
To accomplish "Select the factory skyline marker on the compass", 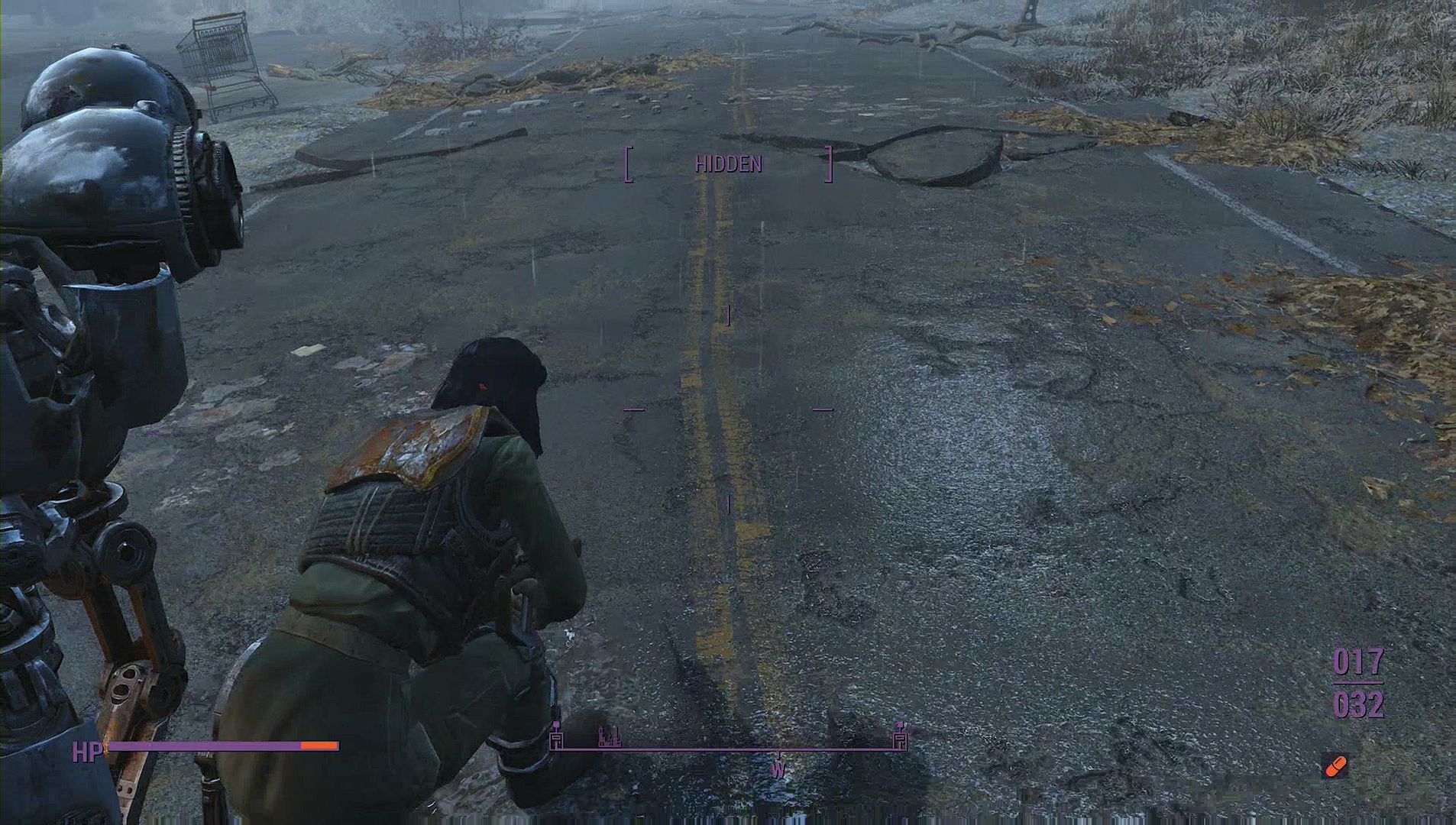I will pos(609,737).
